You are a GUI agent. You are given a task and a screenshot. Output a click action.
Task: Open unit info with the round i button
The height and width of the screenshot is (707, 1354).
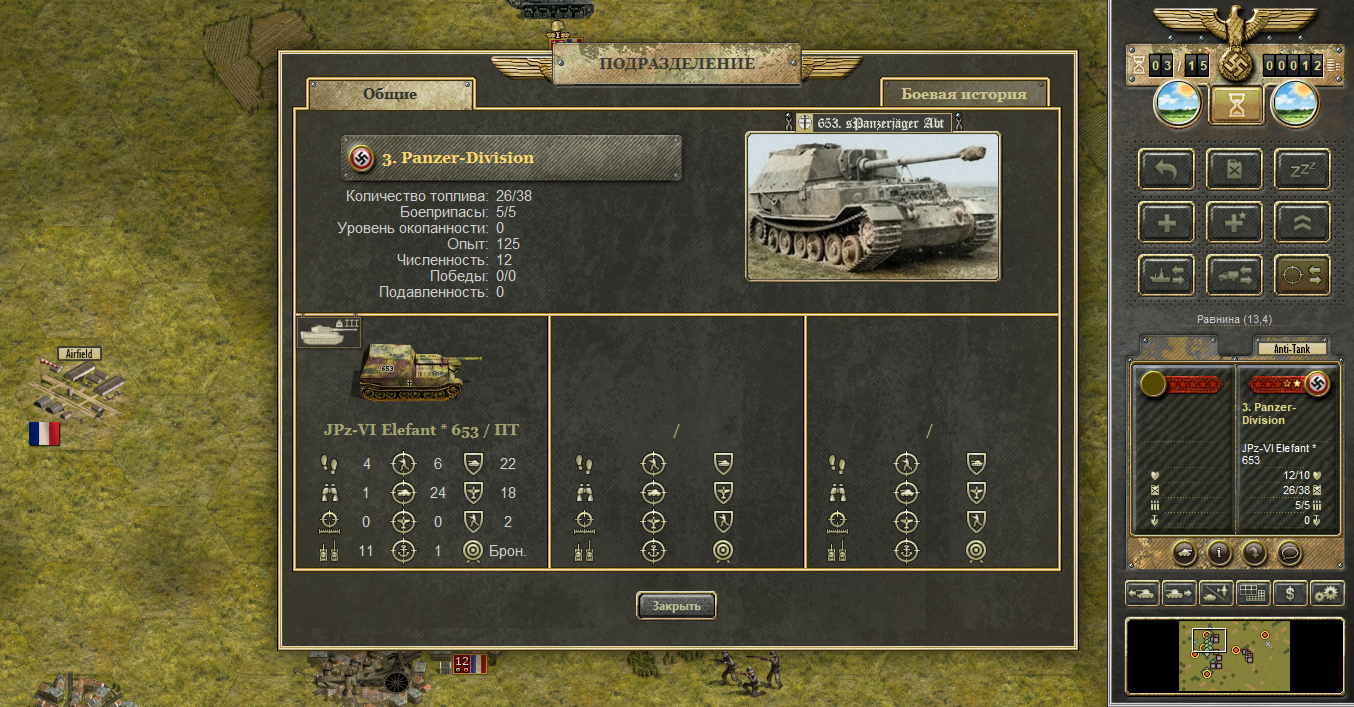pyautogui.click(x=1218, y=551)
